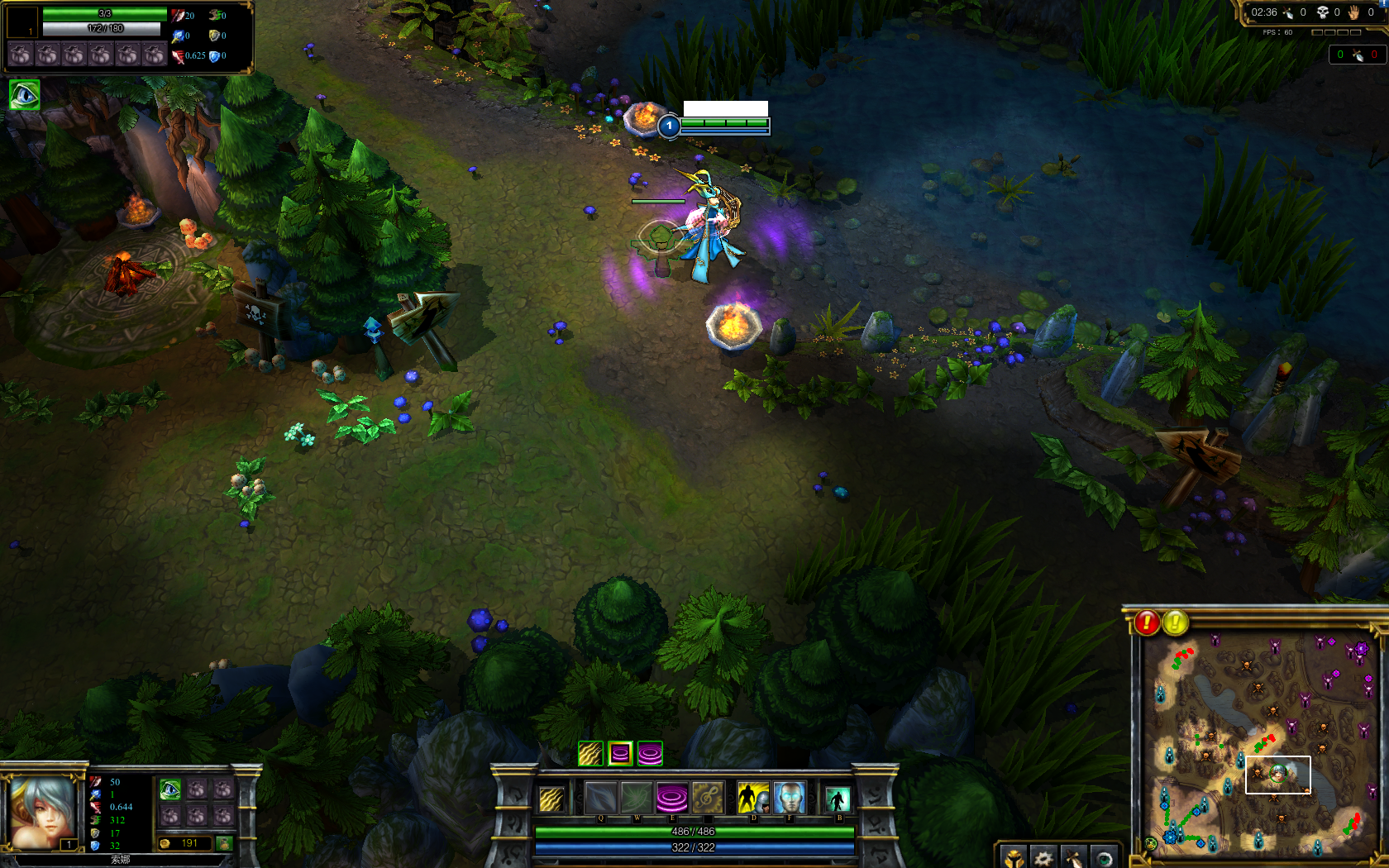Open the gear settings menu
1389x868 pixels.
pos(1043,858)
